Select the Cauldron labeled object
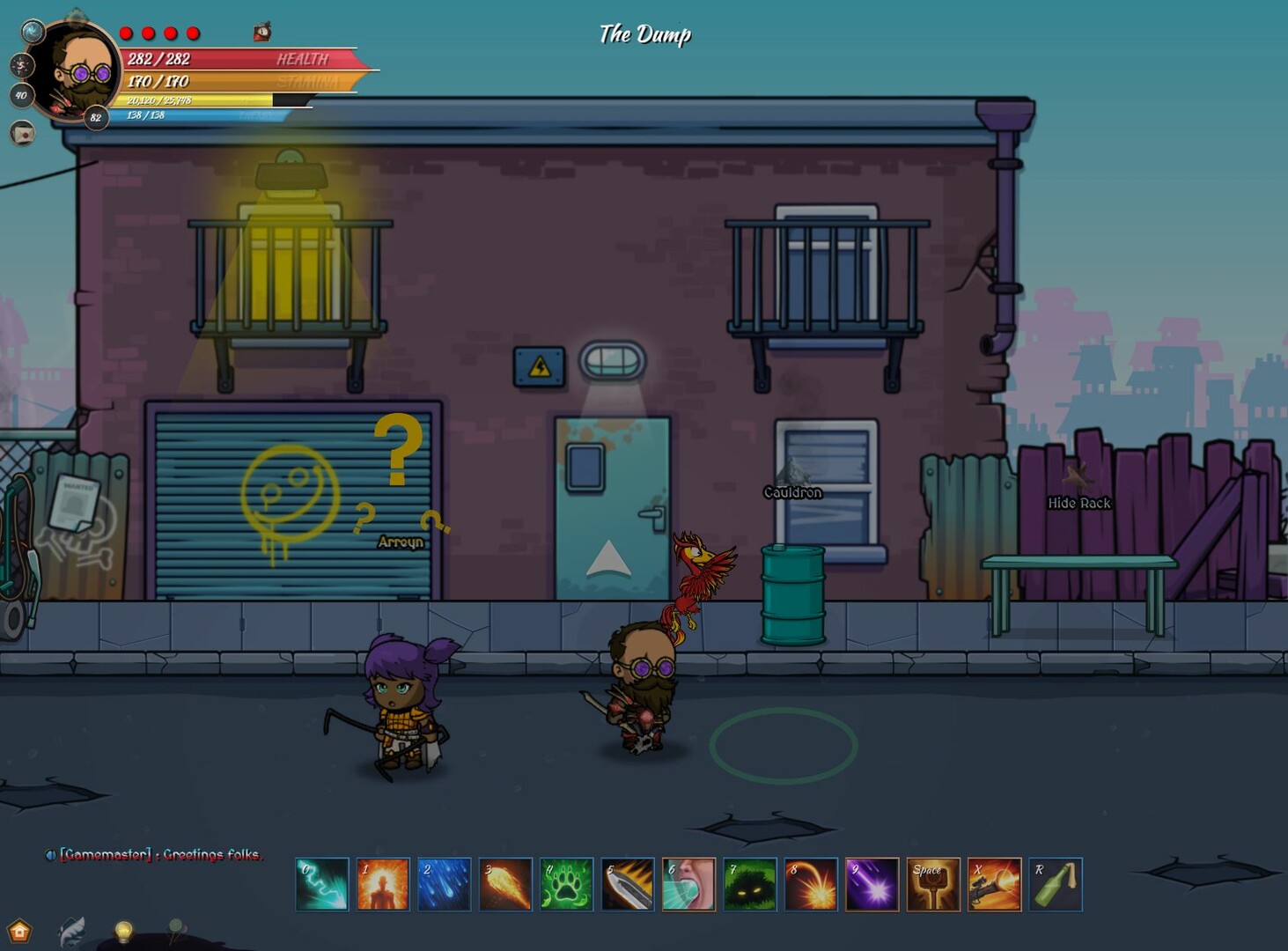The image size is (1288, 951). [791, 493]
